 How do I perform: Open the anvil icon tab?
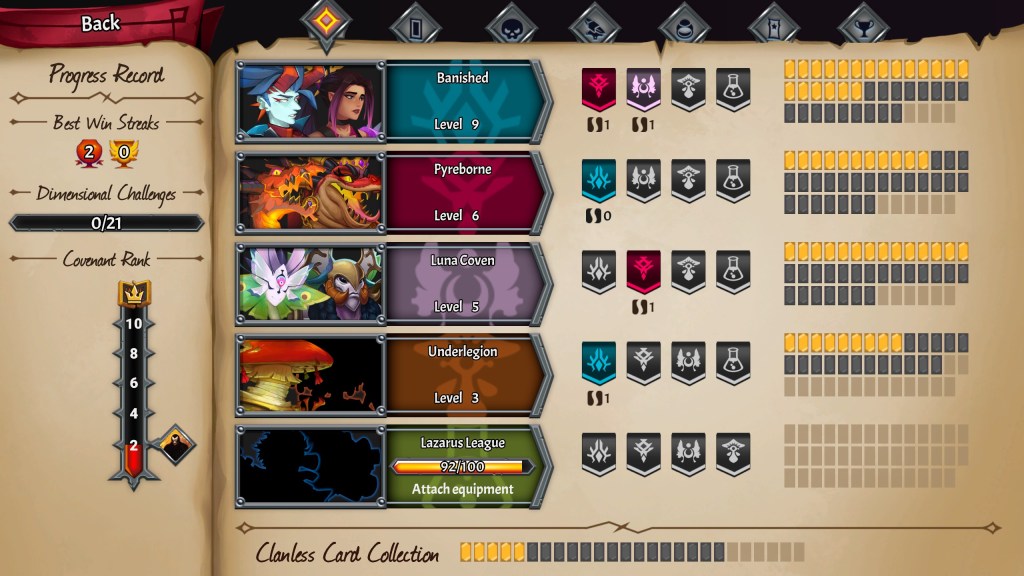point(596,26)
